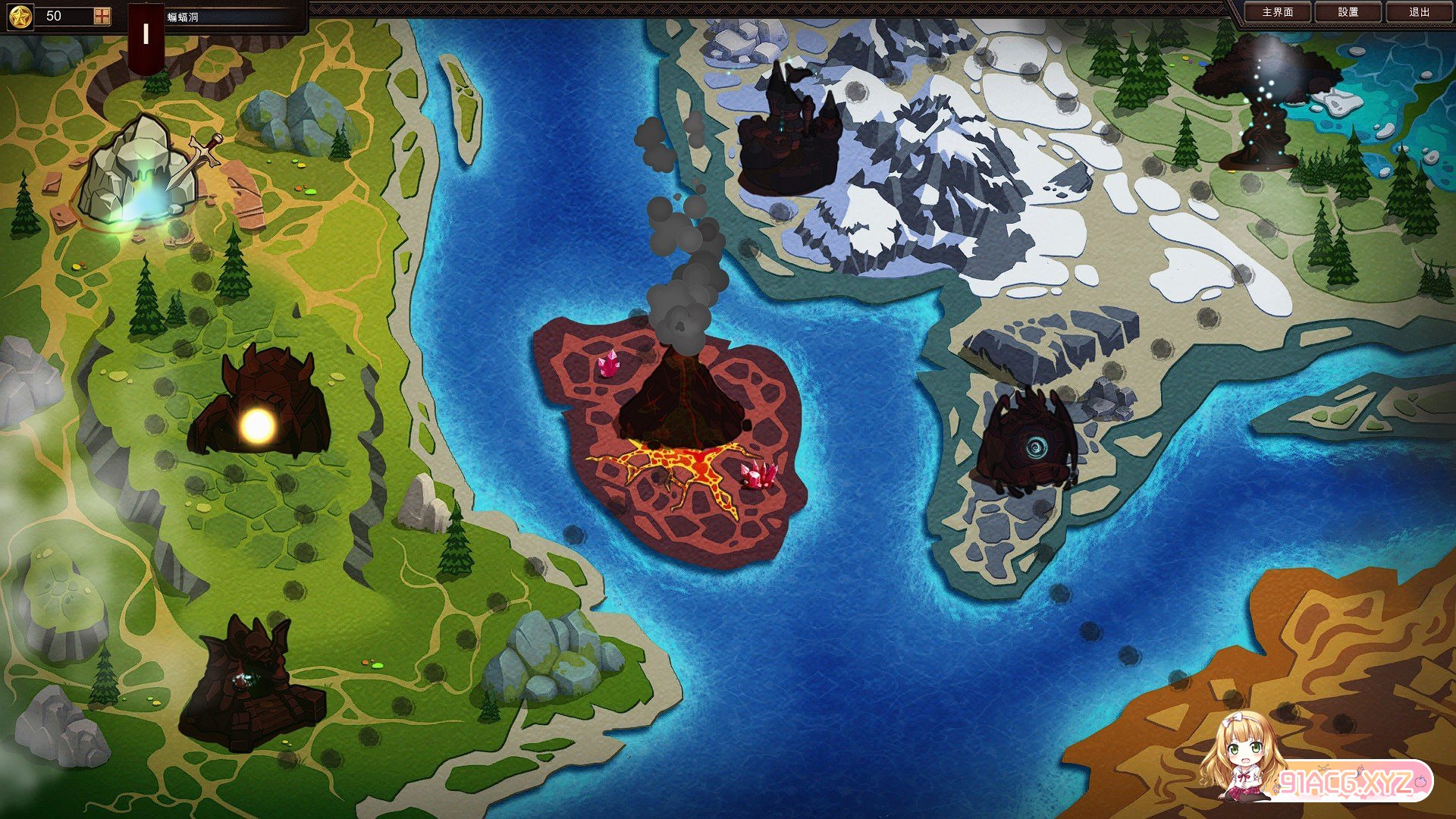Choose the locked bat statue level
Screen dimensions: 1456x819
pyautogui.click(x=249, y=686)
